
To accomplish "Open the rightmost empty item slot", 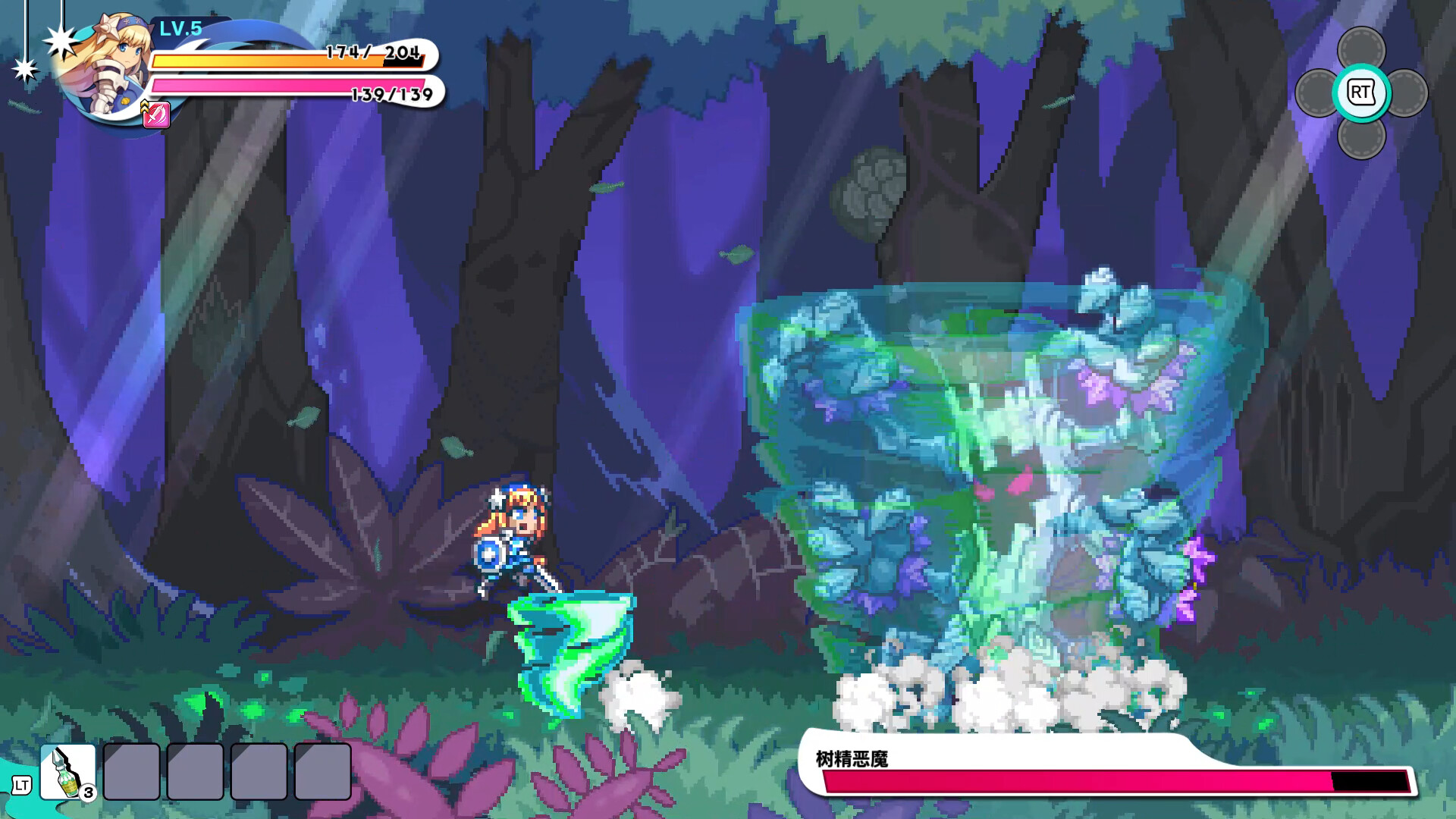I will pyautogui.click(x=322, y=771).
